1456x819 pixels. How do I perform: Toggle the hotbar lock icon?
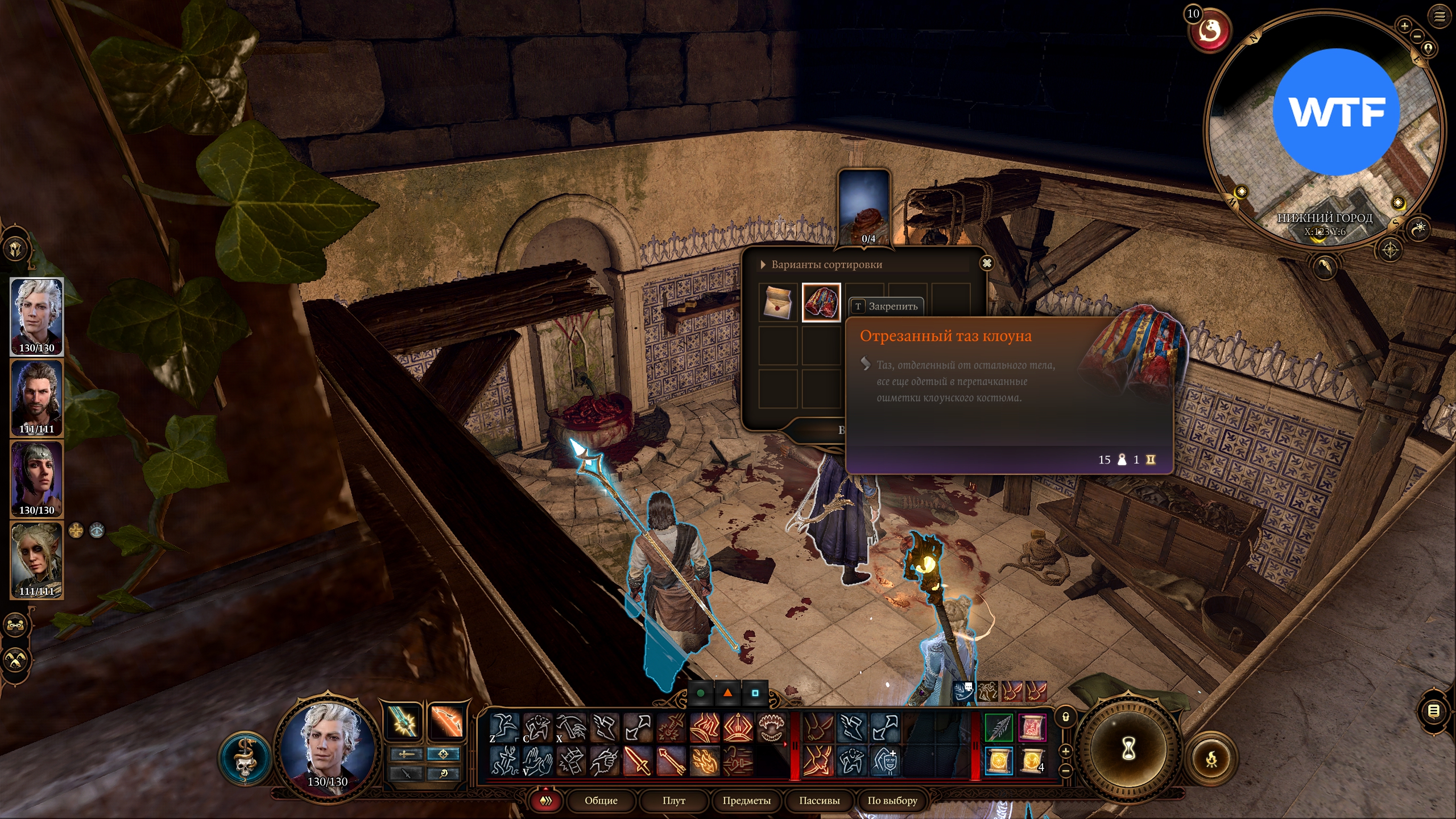tap(1066, 717)
